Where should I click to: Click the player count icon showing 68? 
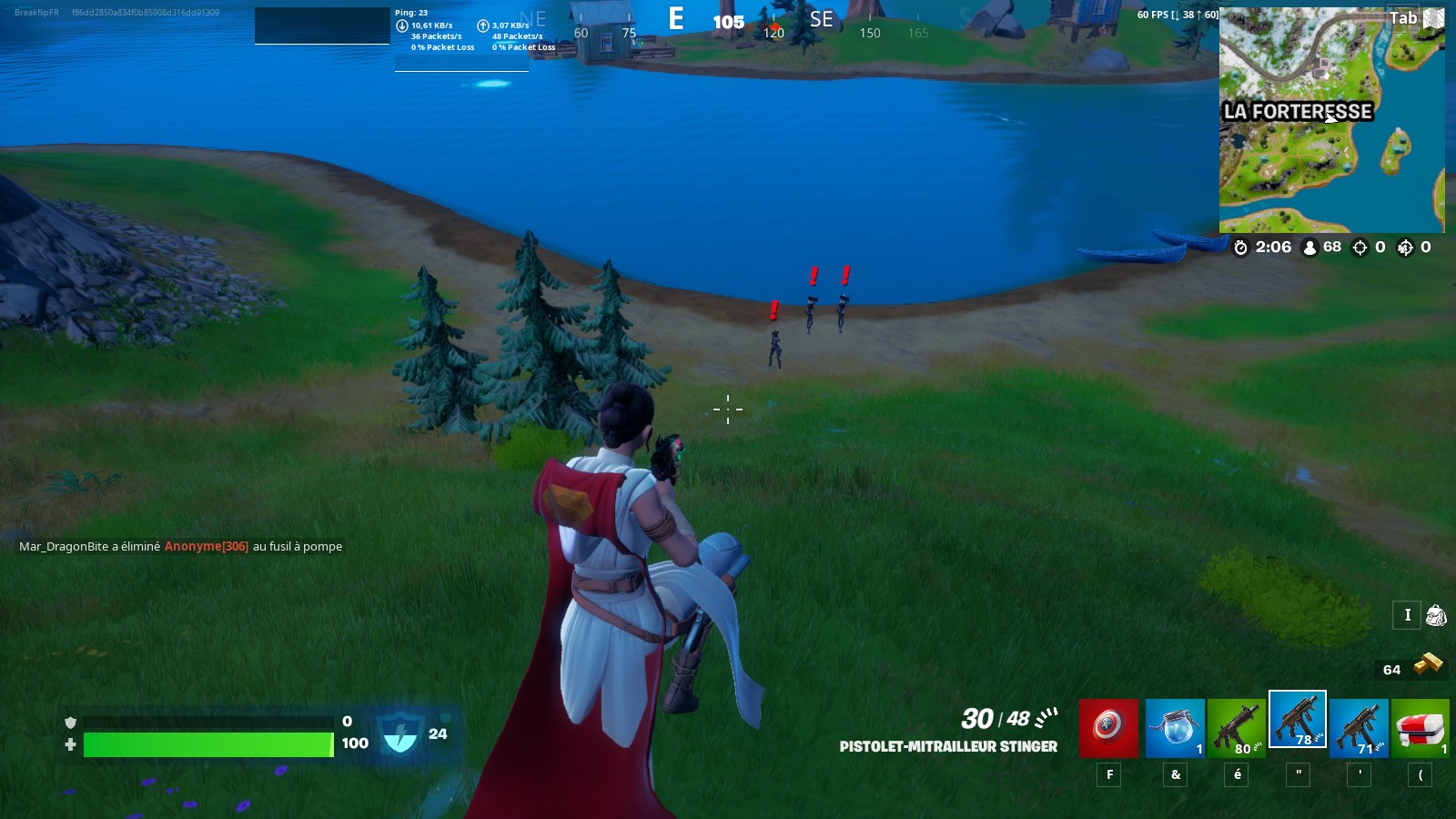click(1308, 247)
